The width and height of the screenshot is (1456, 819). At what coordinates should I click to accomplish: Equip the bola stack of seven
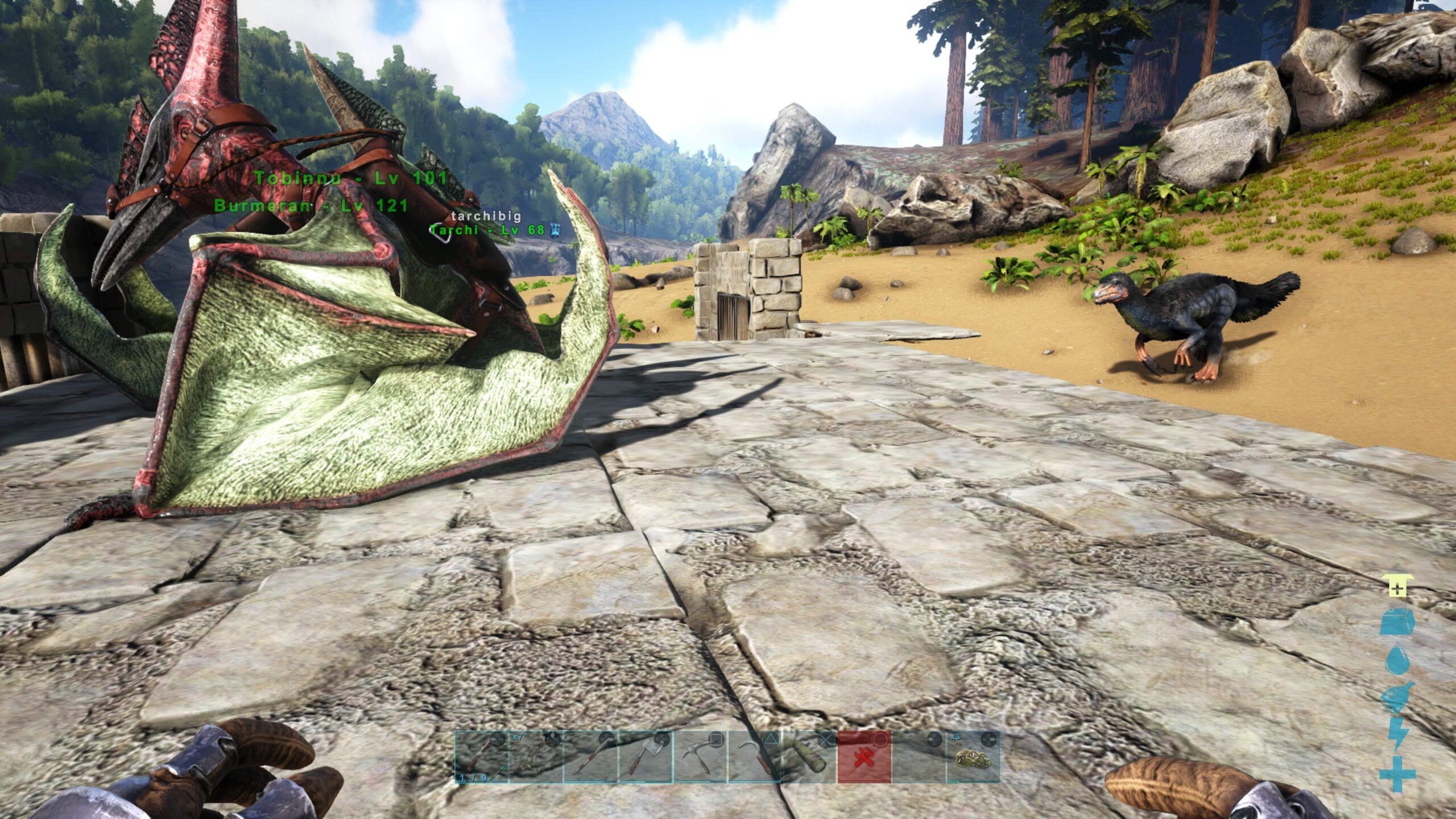point(536,757)
